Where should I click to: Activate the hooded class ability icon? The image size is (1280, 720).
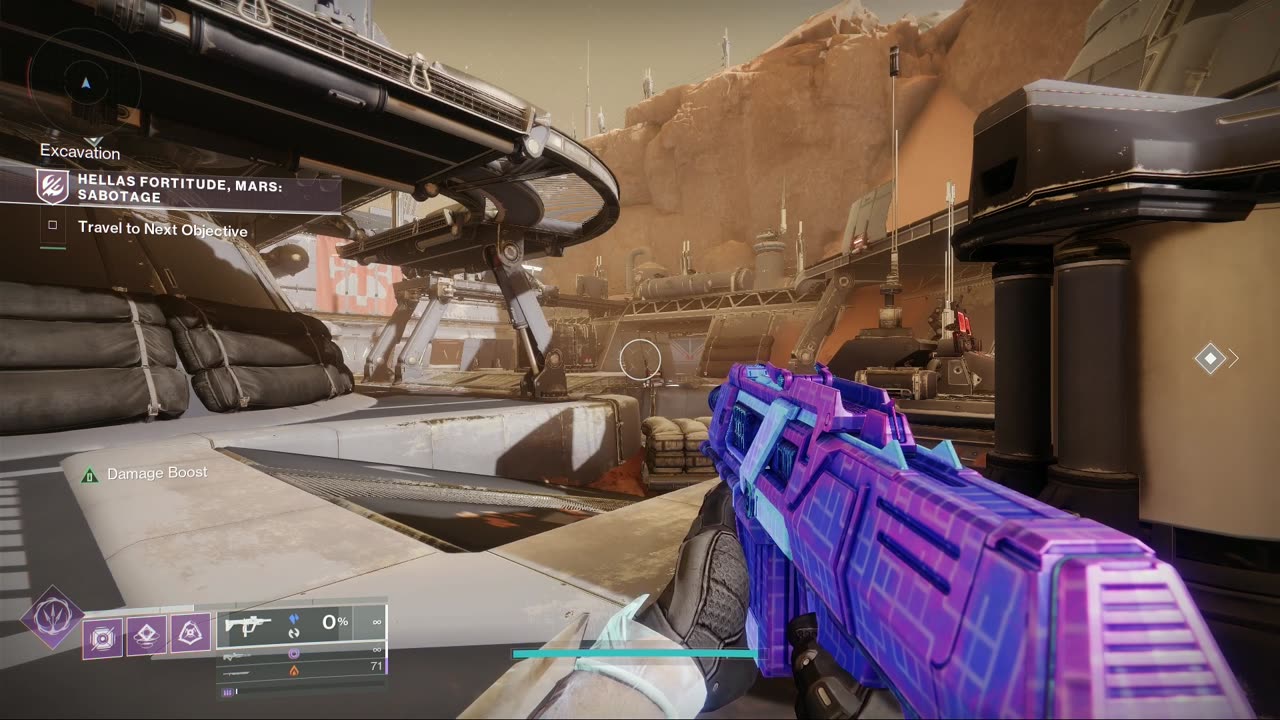(189, 632)
